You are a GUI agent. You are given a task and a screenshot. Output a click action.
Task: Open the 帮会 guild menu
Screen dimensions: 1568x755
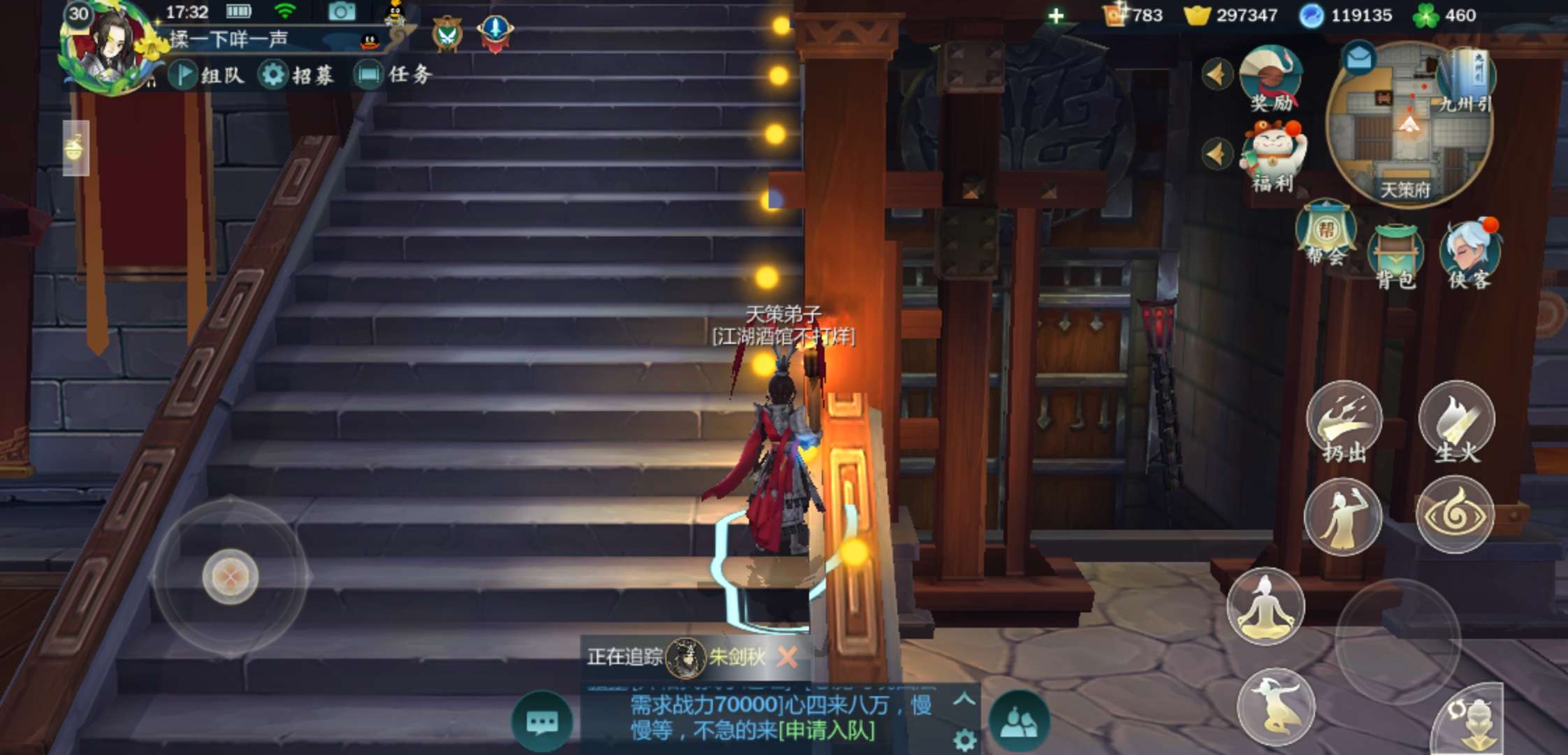(x=1326, y=234)
